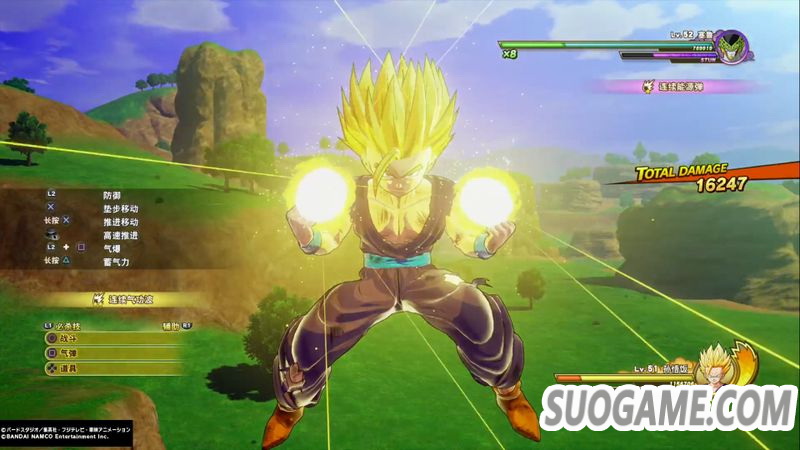800x450 pixels.
Task: Open the 辅助 support palette
Action: (173, 325)
